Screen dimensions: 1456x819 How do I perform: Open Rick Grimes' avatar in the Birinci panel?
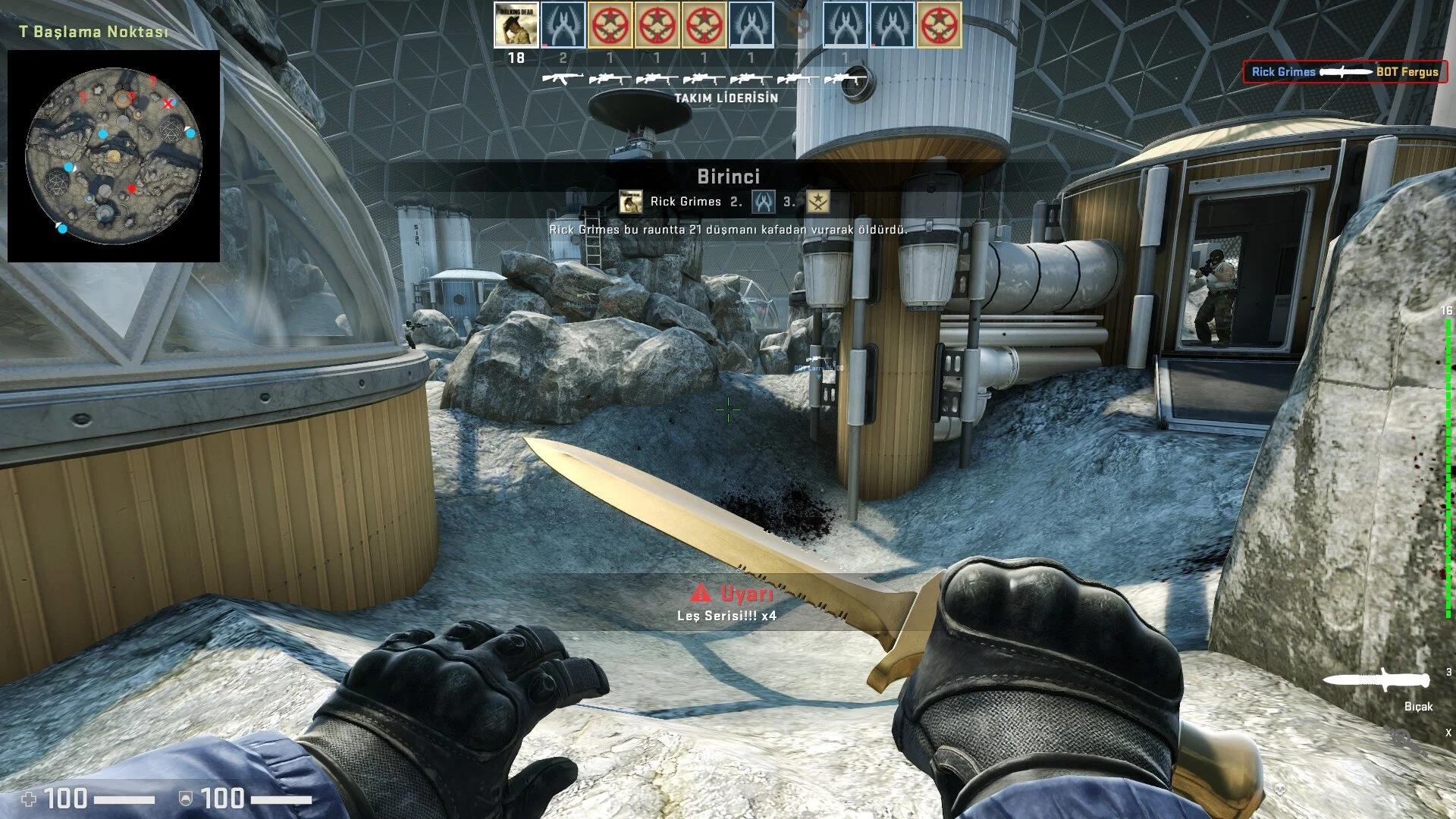point(631,202)
